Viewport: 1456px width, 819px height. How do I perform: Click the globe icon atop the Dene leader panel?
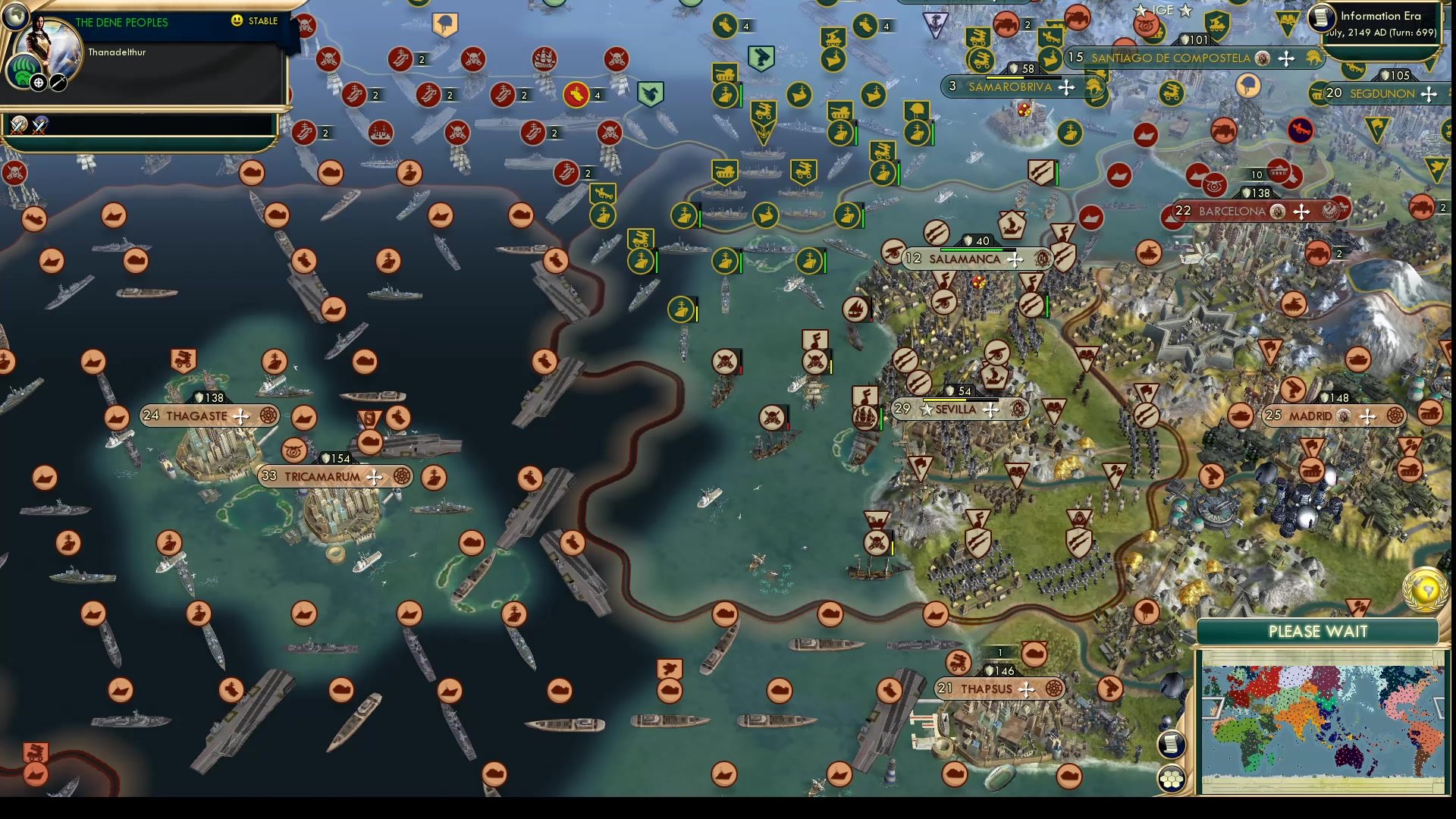pos(14,16)
